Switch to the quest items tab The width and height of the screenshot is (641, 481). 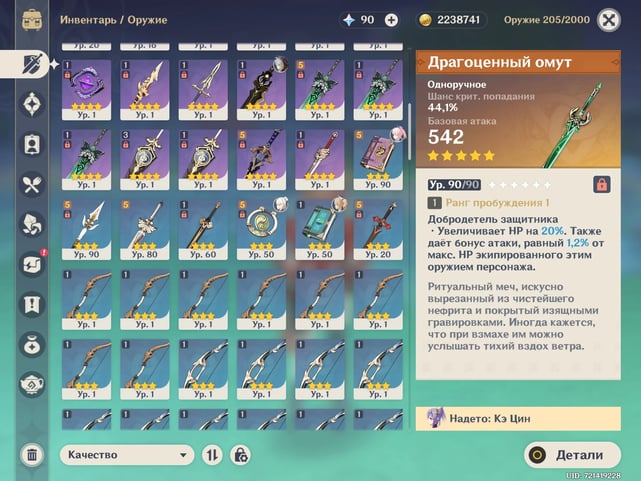[31, 304]
